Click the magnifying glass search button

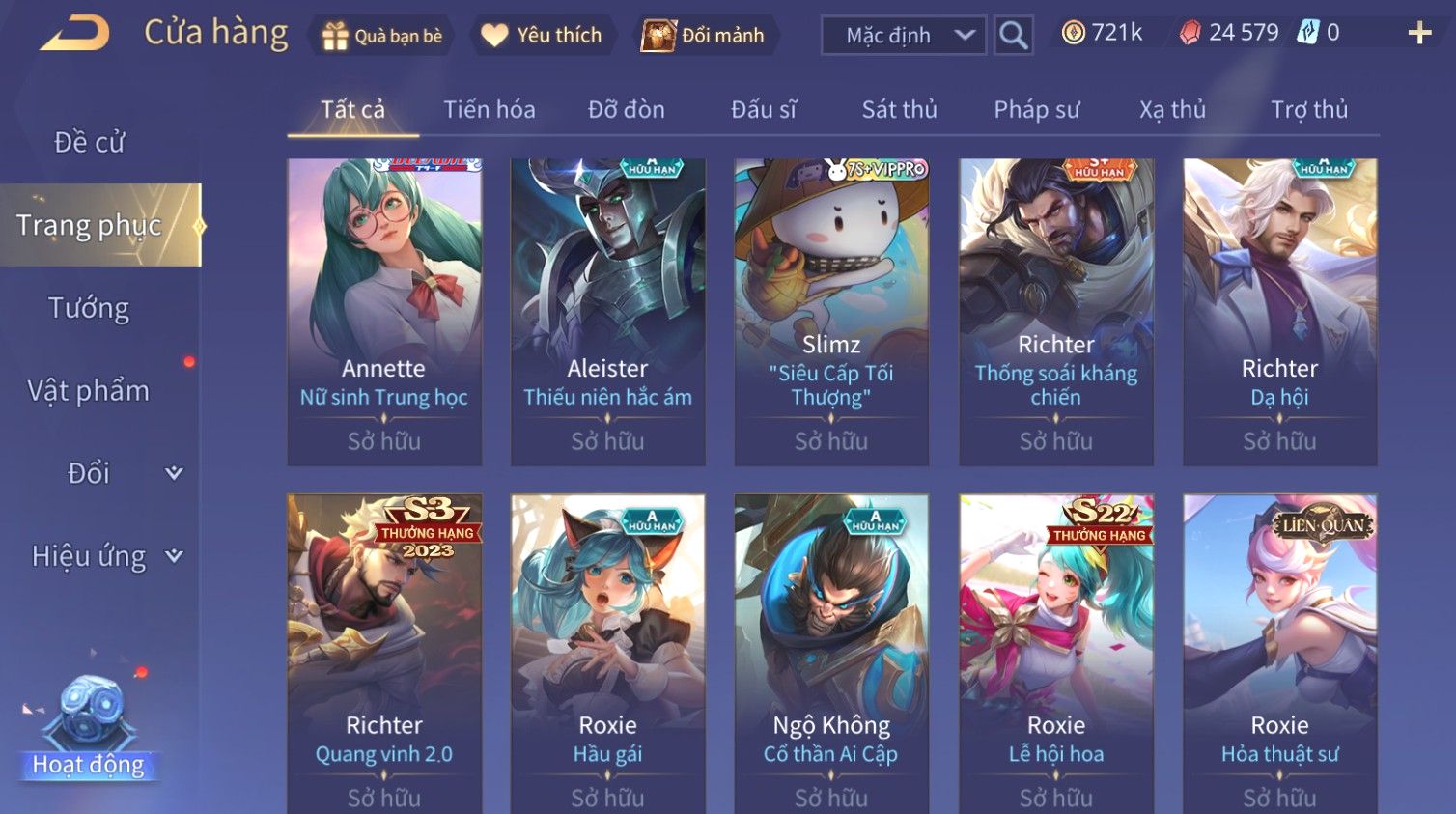1013,36
